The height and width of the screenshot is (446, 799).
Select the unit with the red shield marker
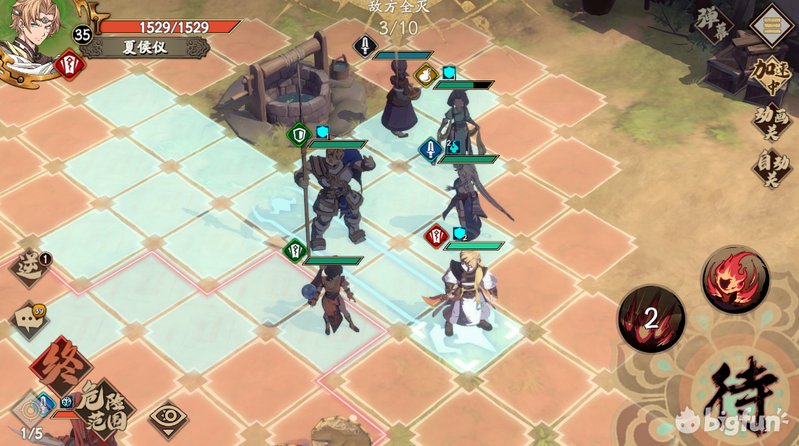(468, 290)
